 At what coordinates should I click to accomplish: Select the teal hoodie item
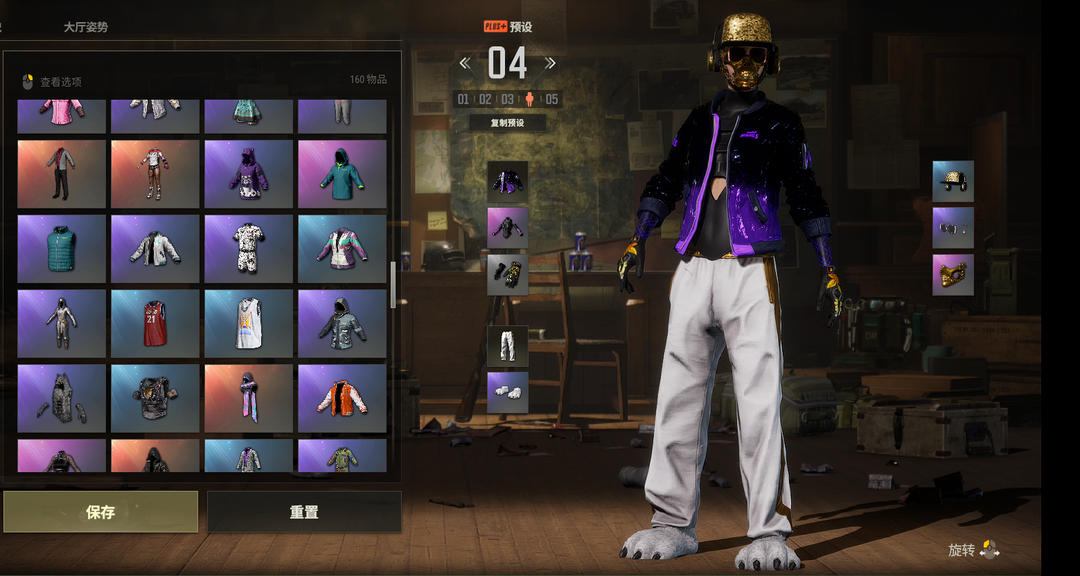coord(342,174)
